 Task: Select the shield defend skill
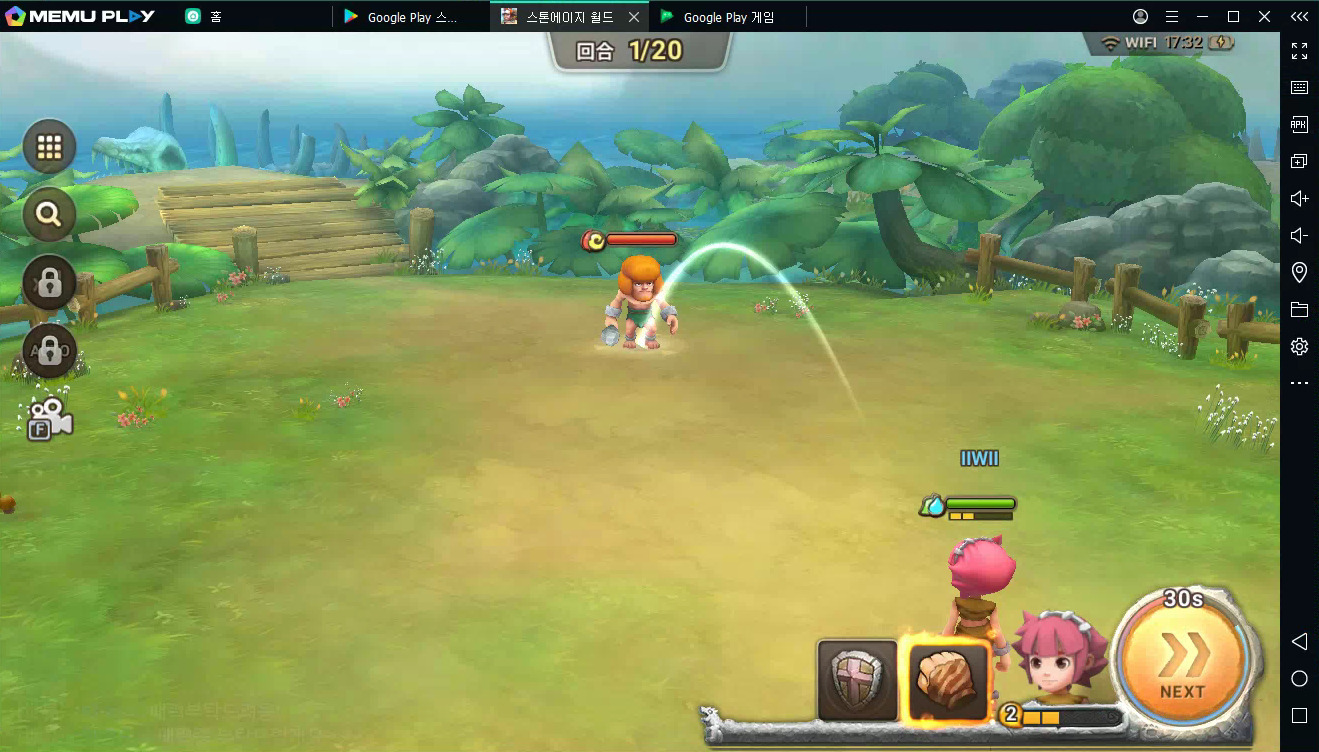click(x=857, y=680)
